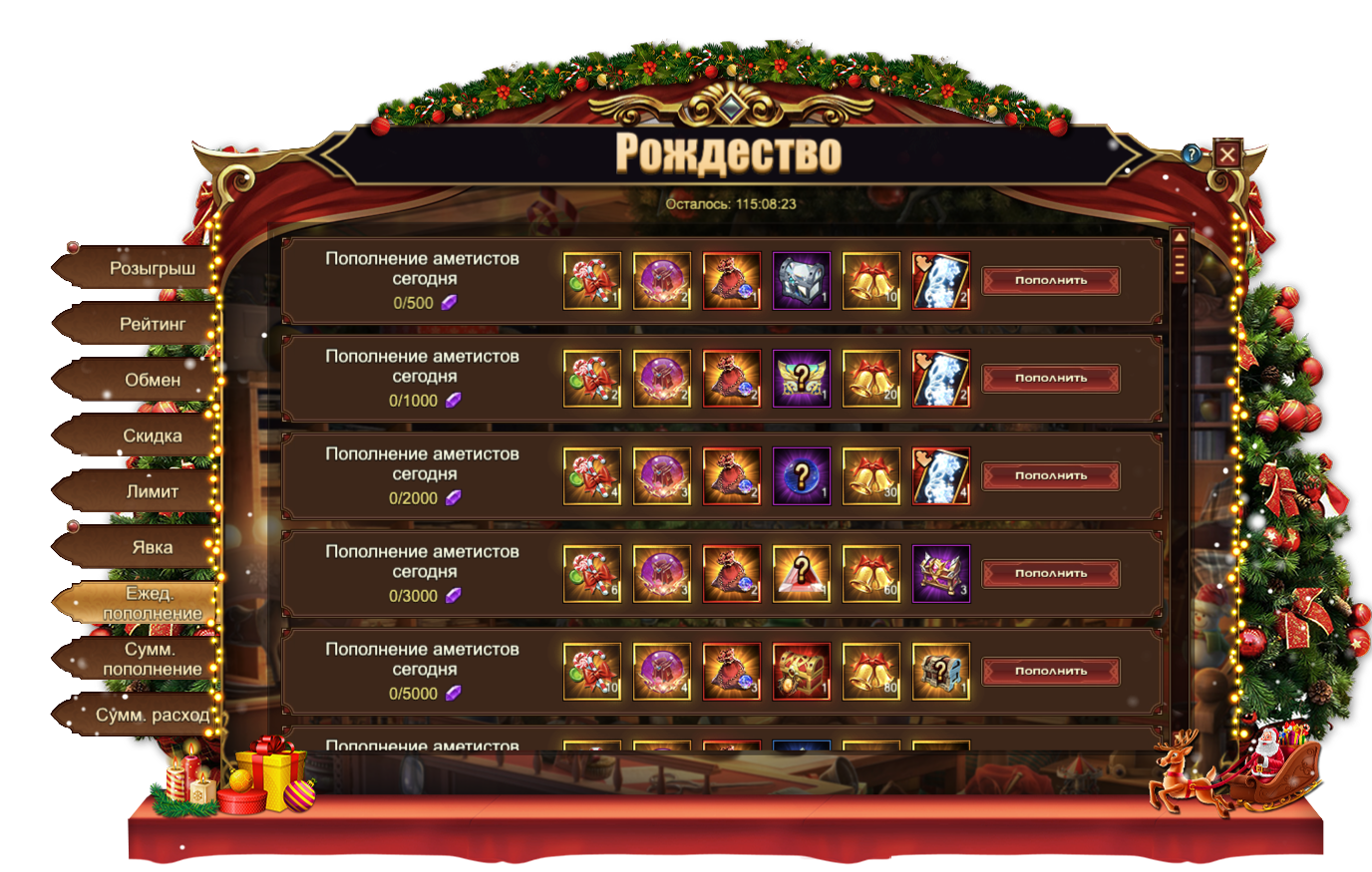Select the Ежед. пополнение tab
The width and height of the screenshot is (1372, 872).
click(152, 604)
